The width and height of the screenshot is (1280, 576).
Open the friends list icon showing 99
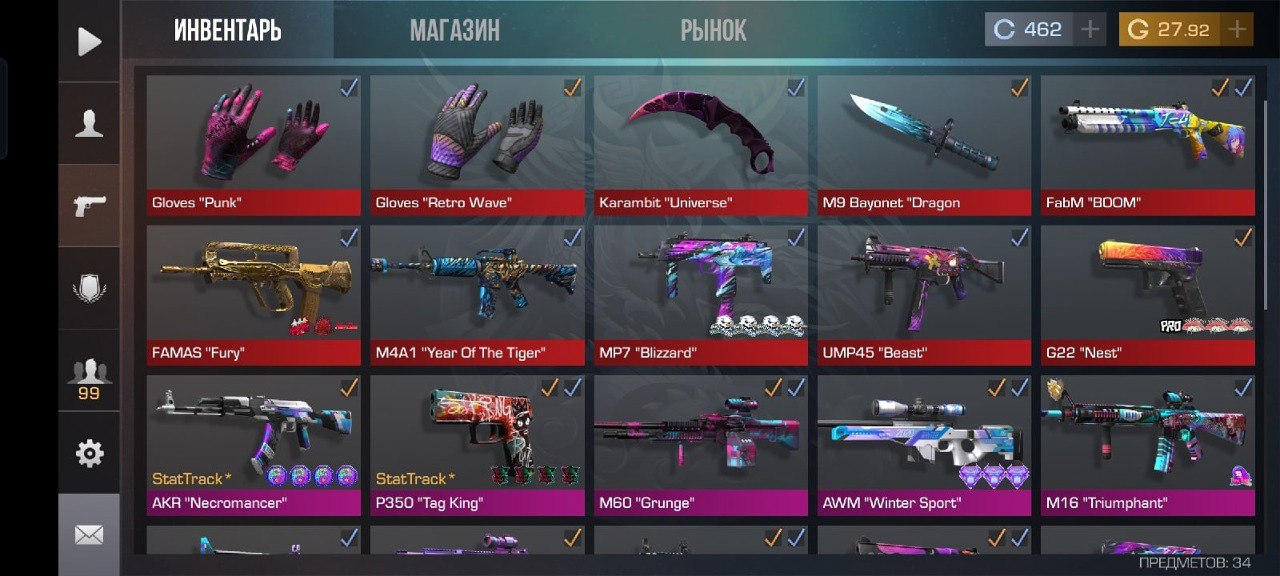pyautogui.click(x=89, y=376)
